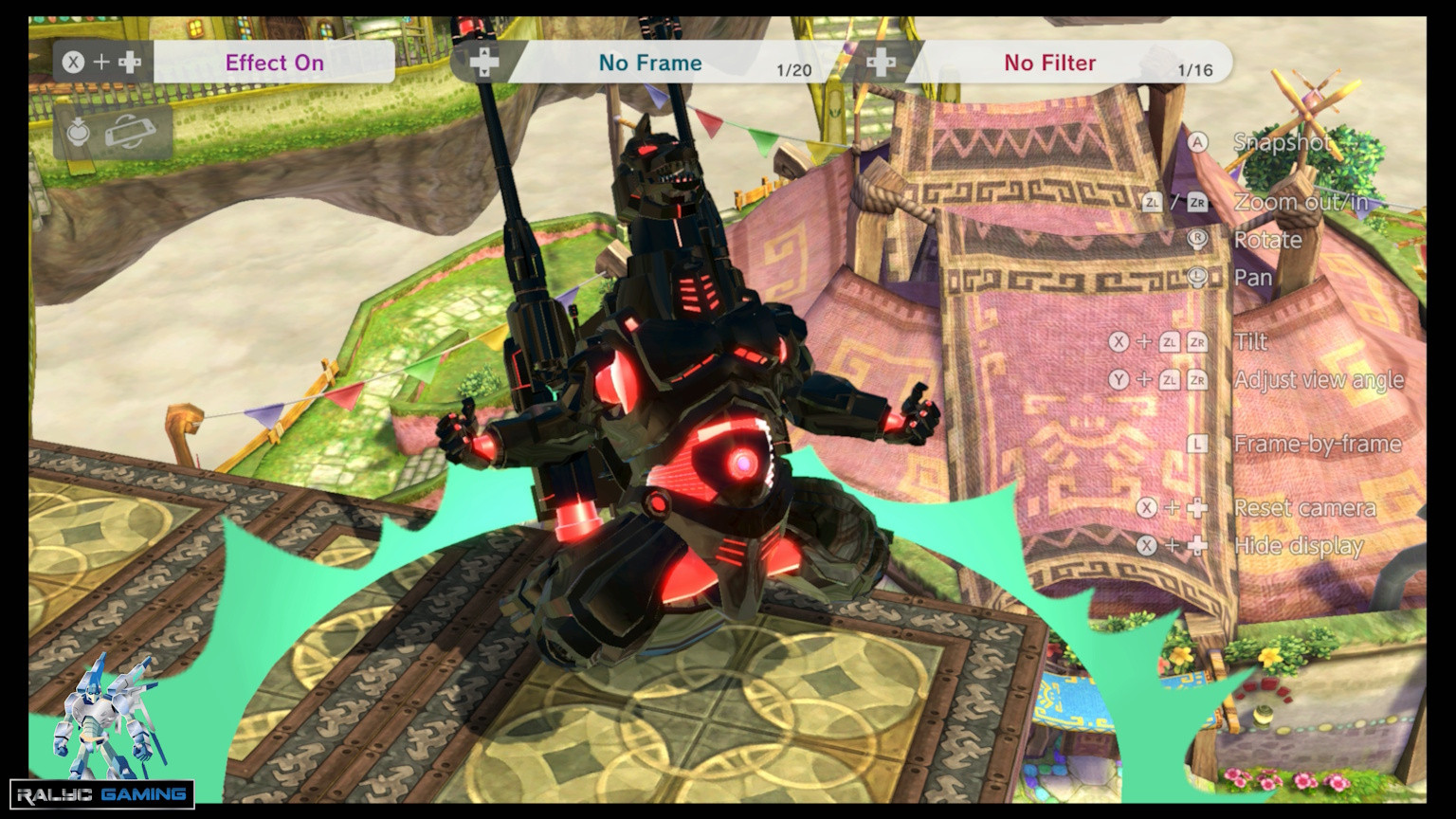
Task: Open the No Frame d-pad selector
Action: pos(484,61)
